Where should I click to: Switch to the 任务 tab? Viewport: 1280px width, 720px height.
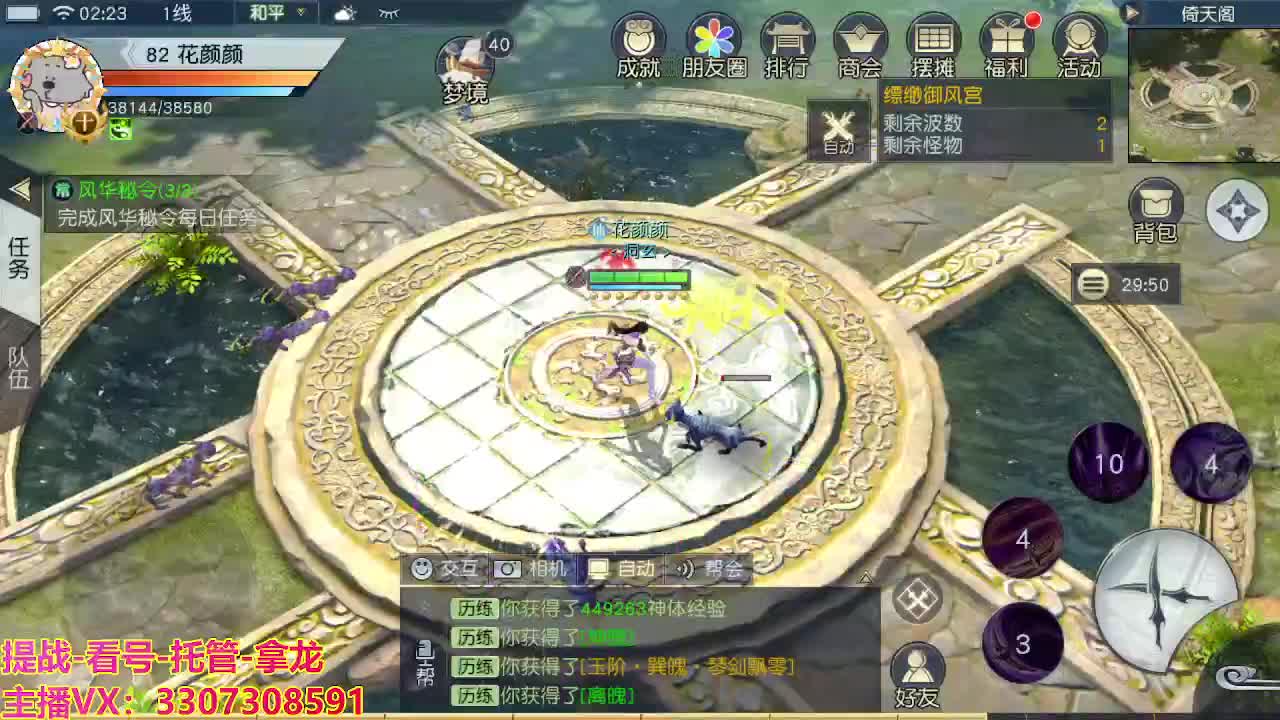pos(18,253)
